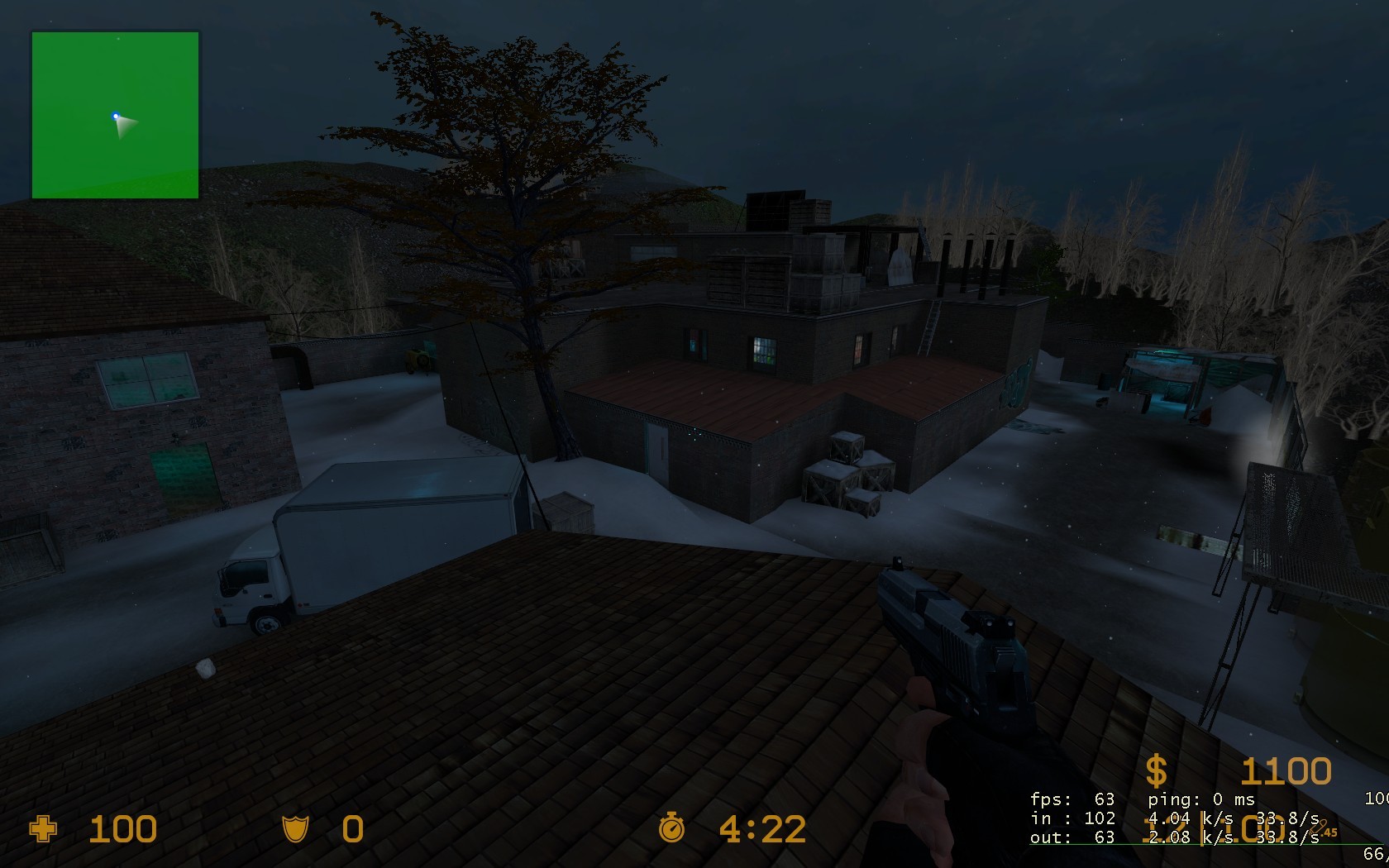Viewport: 1389px width, 868px height.
Task: Select the in: 102 network stat
Action: pyautogui.click(x=1074, y=818)
